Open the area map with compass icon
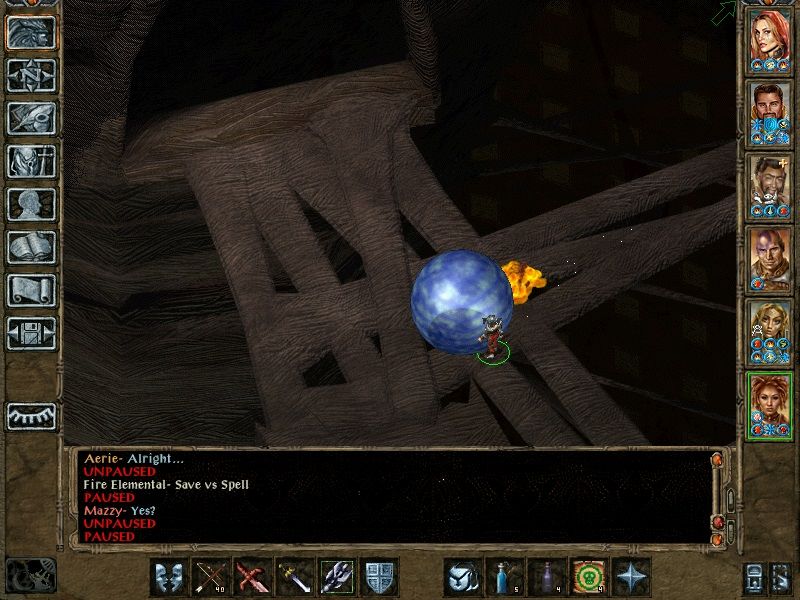Image resolution: width=800 pixels, height=600 pixels. point(31,75)
